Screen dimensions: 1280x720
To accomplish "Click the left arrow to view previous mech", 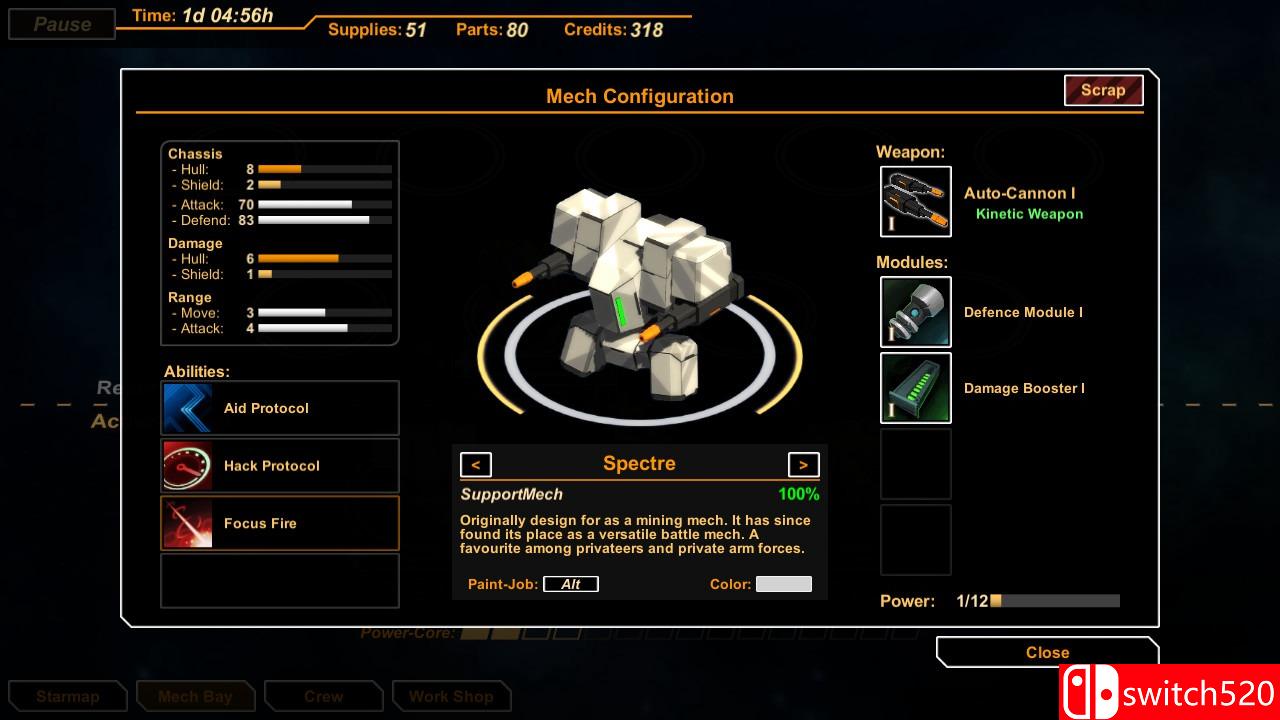I will pos(476,464).
